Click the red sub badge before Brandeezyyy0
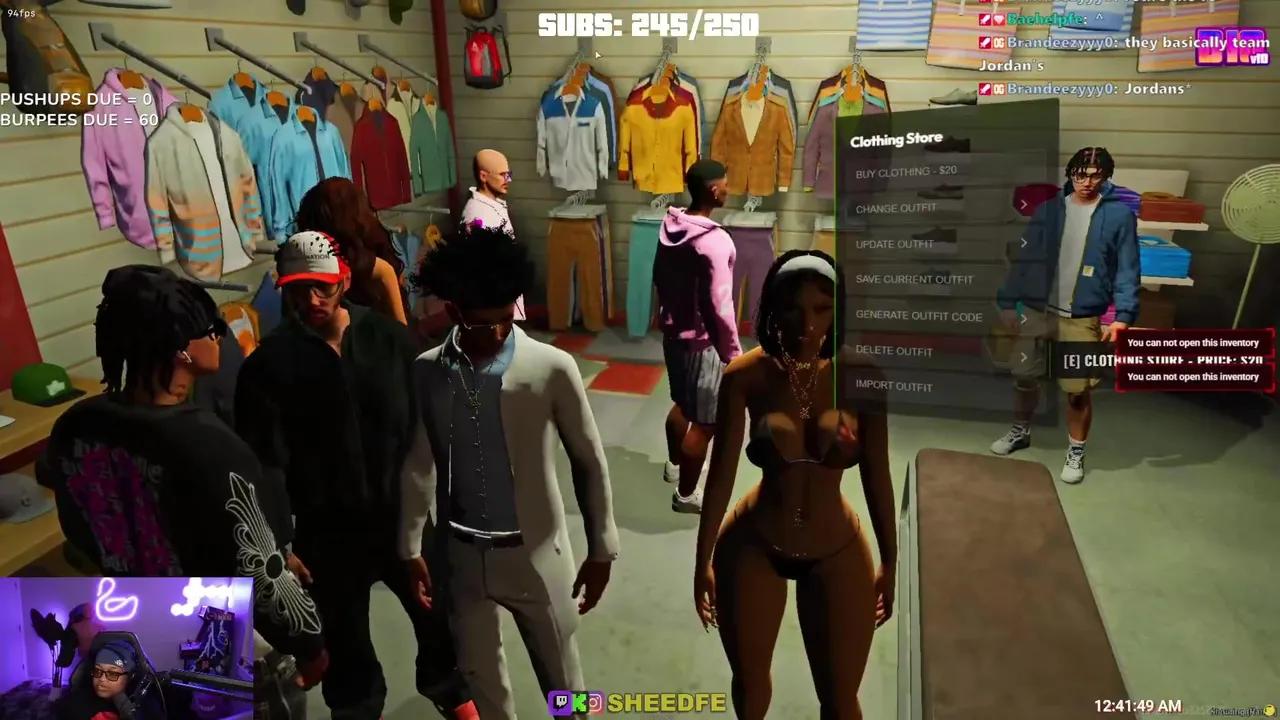Viewport: 1280px width, 720px height. click(x=984, y=43)
